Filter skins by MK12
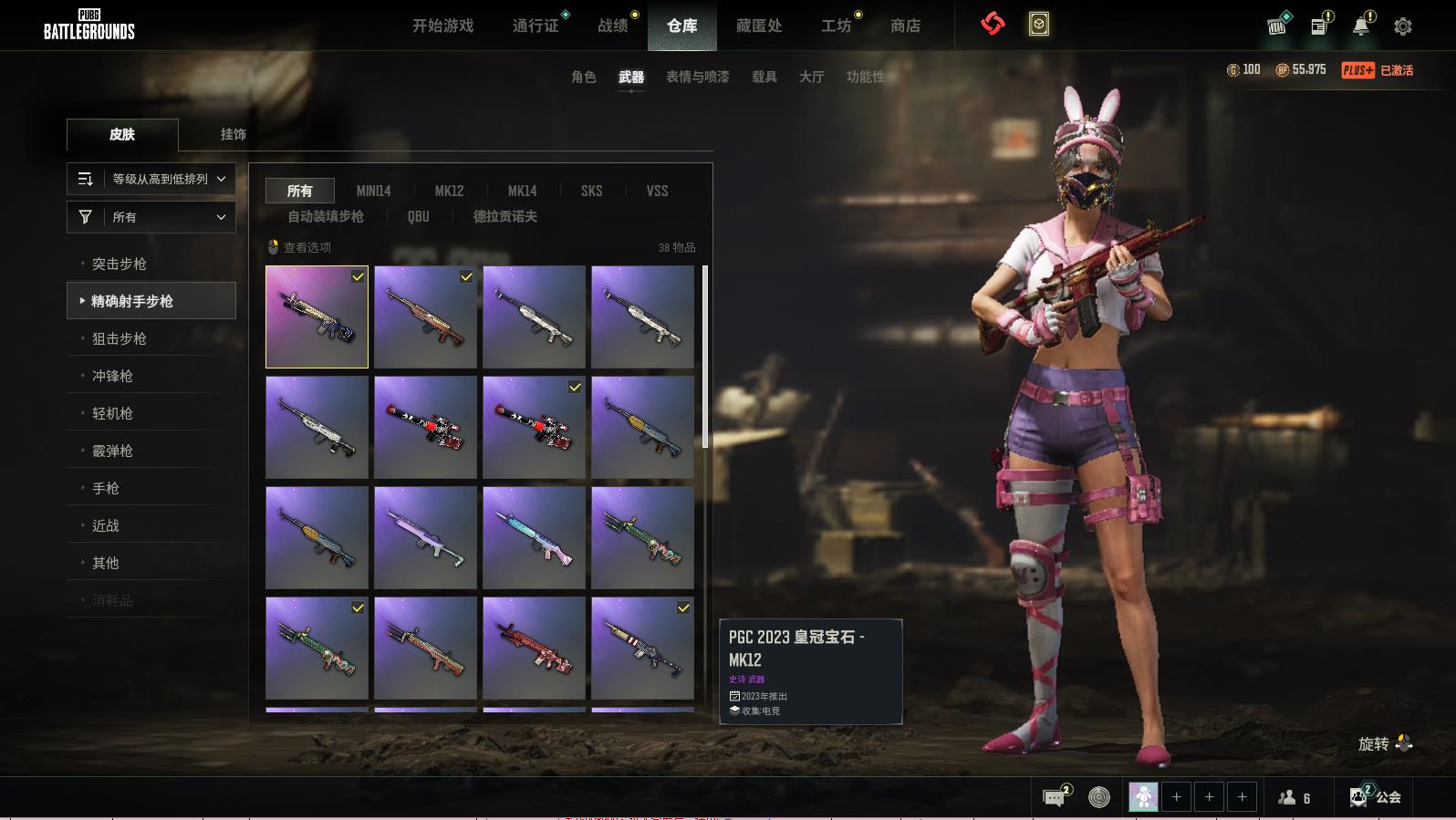 [x=449, y=191]
